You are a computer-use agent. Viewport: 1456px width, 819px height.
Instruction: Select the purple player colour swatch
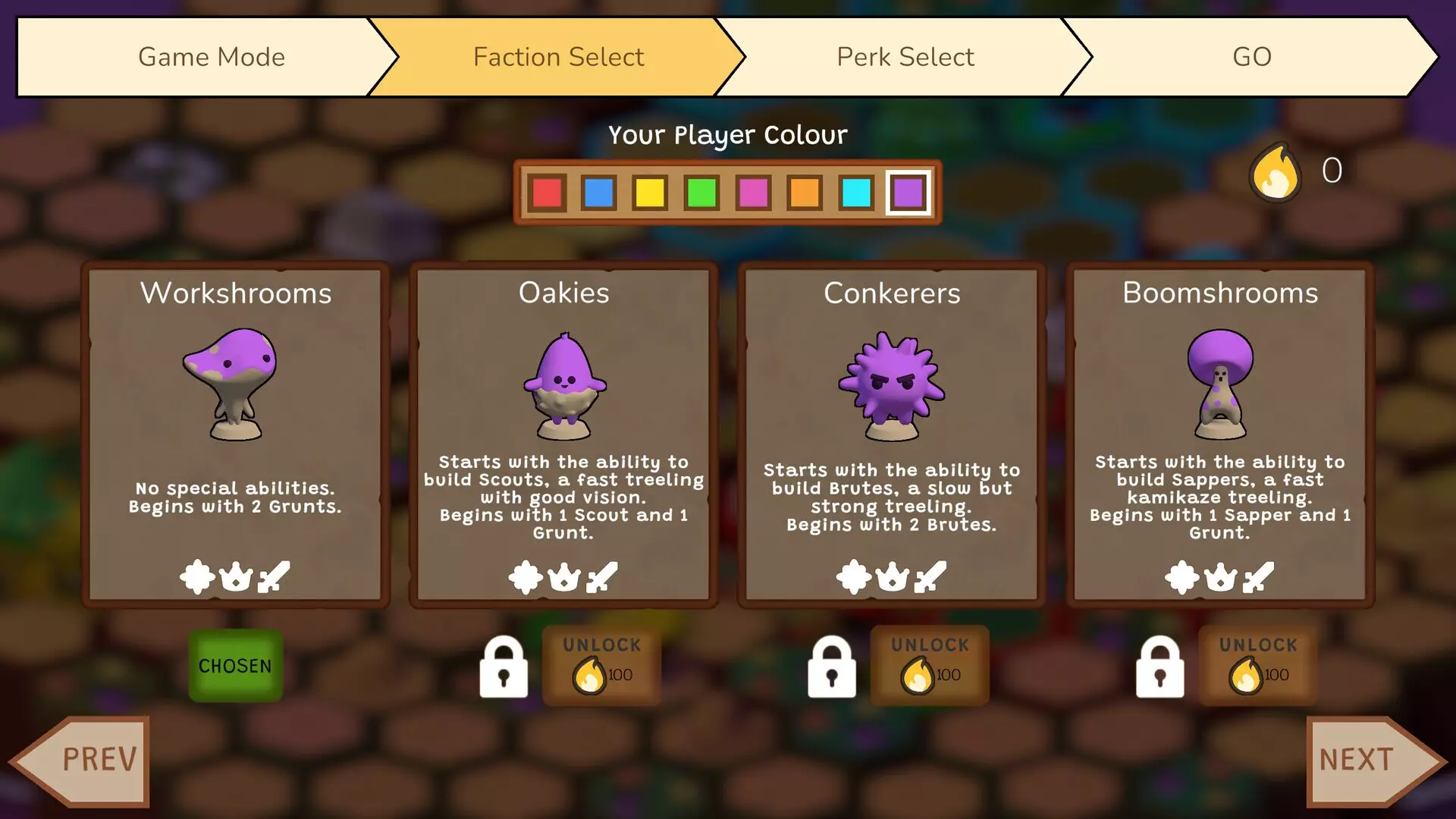[908, 193]
